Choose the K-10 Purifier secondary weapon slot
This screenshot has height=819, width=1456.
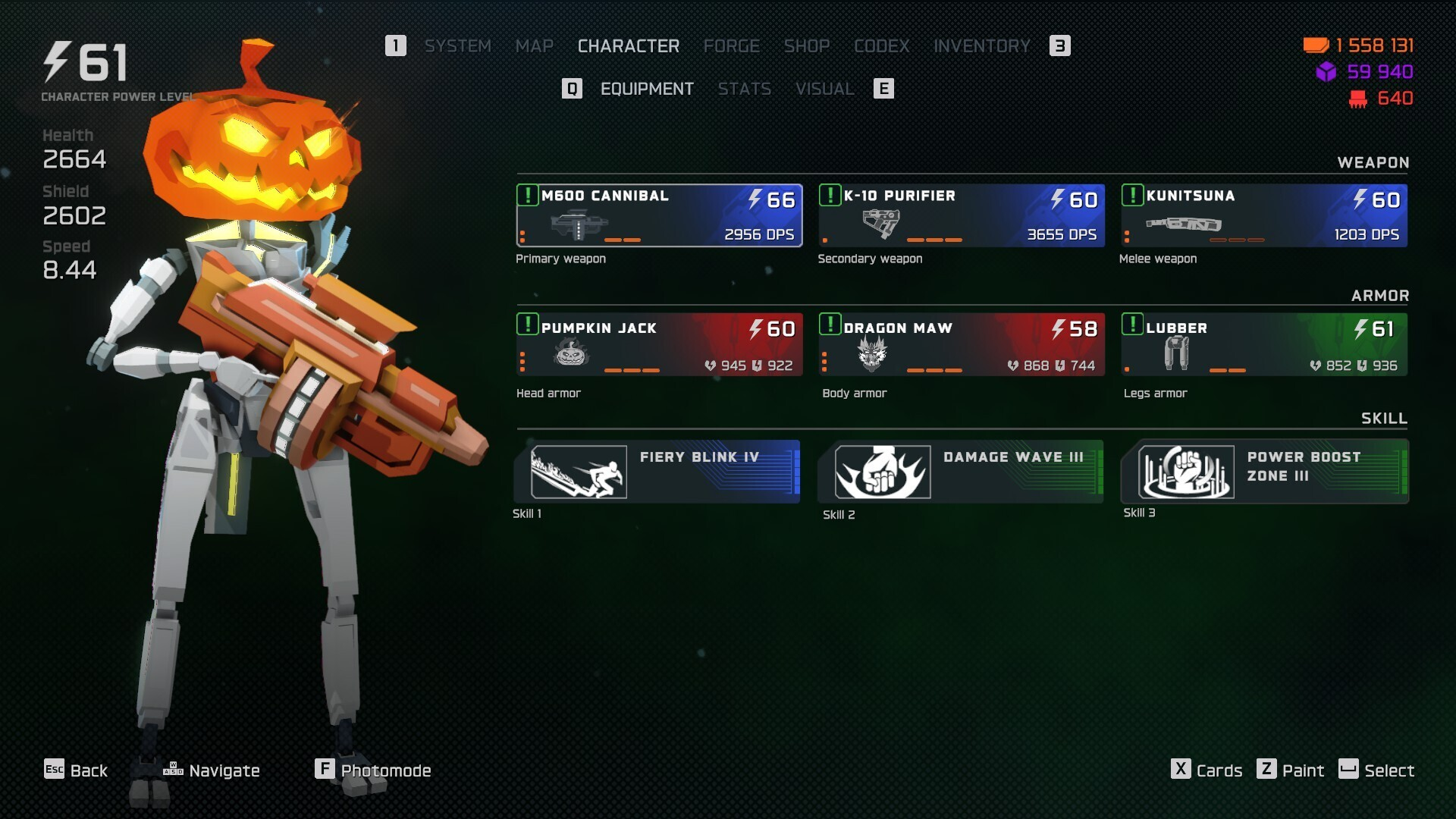pyautogui.click(x=961, y=215)
